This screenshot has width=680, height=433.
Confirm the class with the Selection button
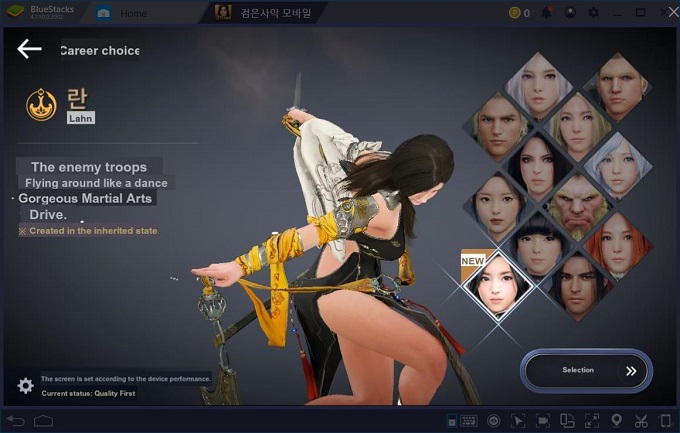tap(586, 370)
